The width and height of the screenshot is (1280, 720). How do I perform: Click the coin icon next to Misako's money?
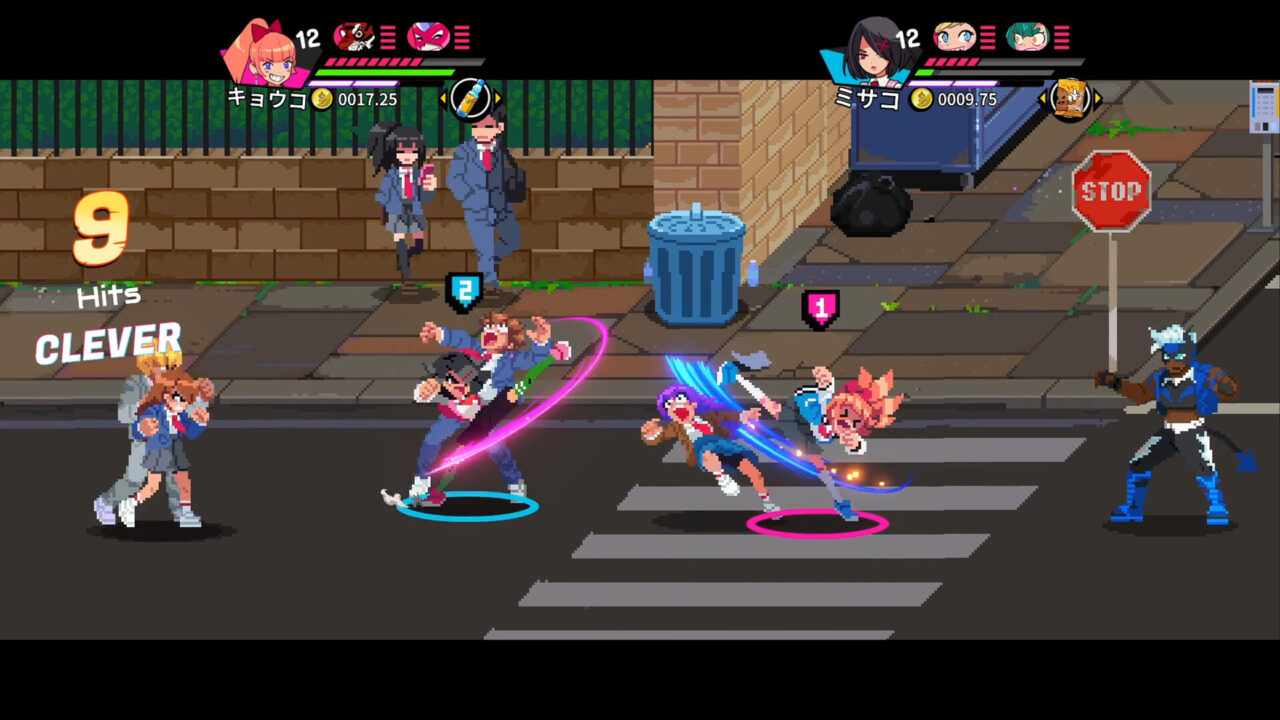click(921, 98)
